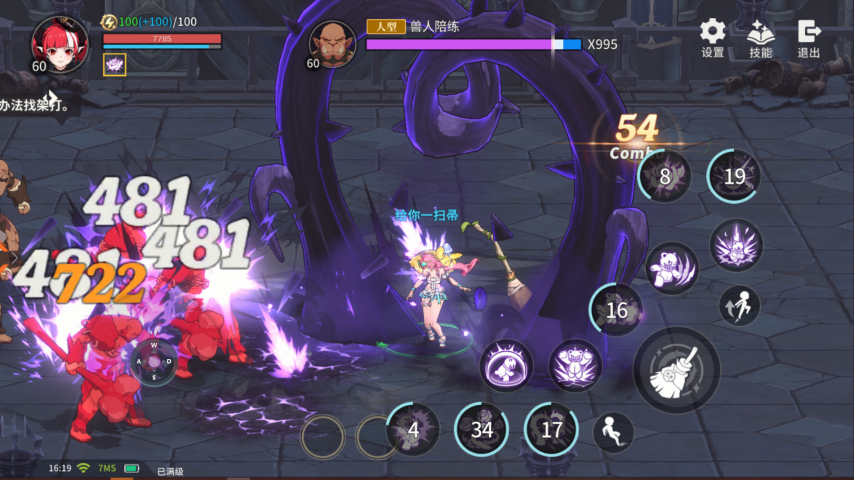Select the skill on 16 second cooldown

[x=617, y=310]
